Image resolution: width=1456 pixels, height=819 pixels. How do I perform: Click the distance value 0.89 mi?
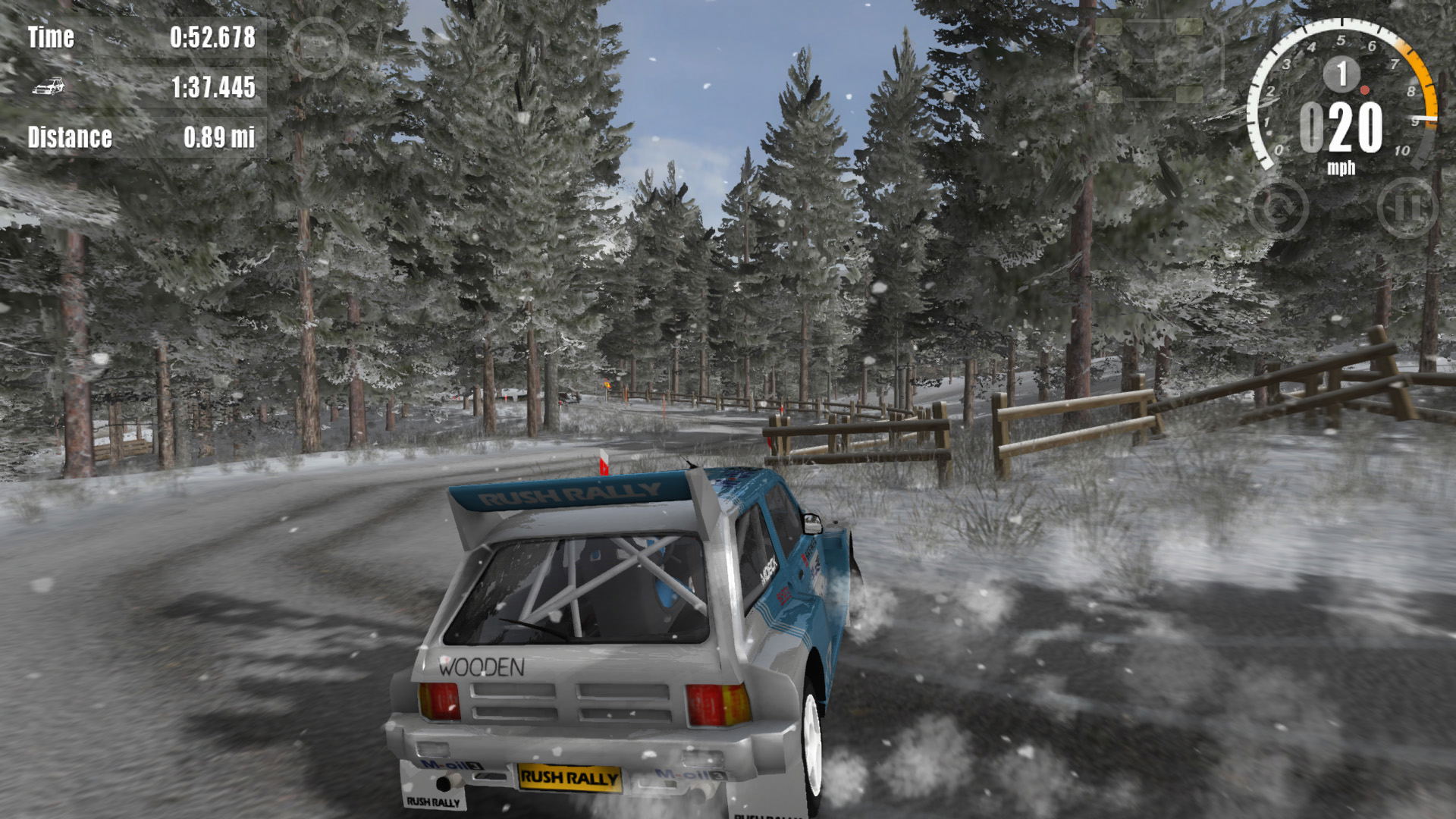pos(218,139)
